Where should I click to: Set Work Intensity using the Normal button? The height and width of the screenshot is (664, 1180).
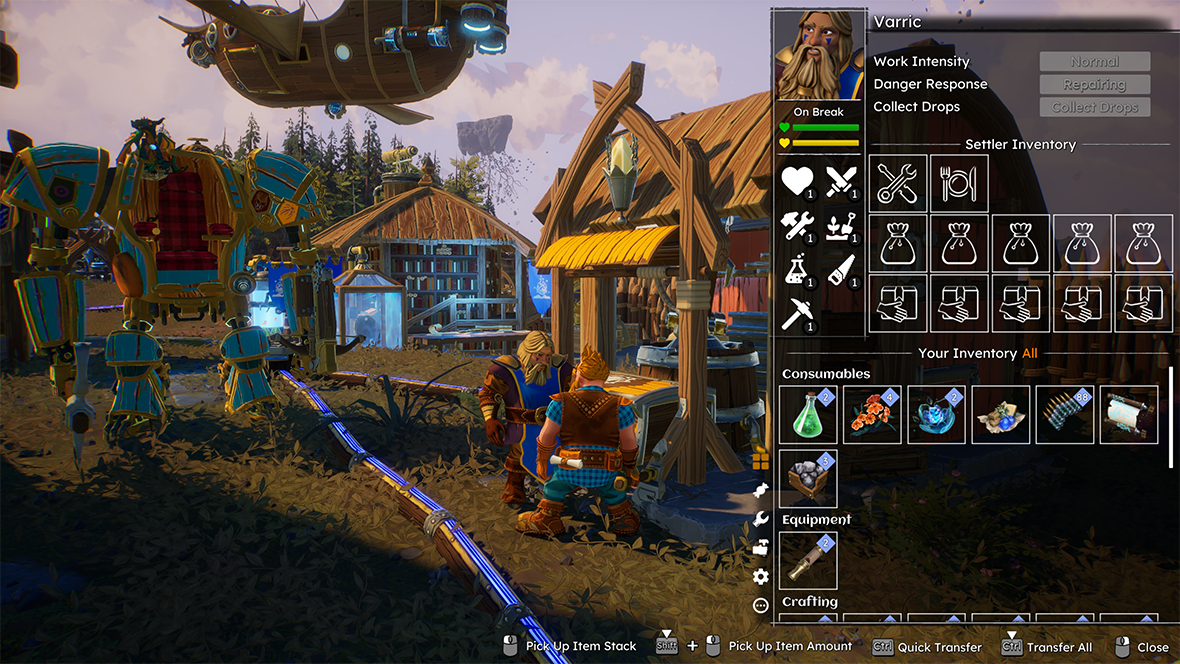pyautogui.click(x=1095, y=62)
